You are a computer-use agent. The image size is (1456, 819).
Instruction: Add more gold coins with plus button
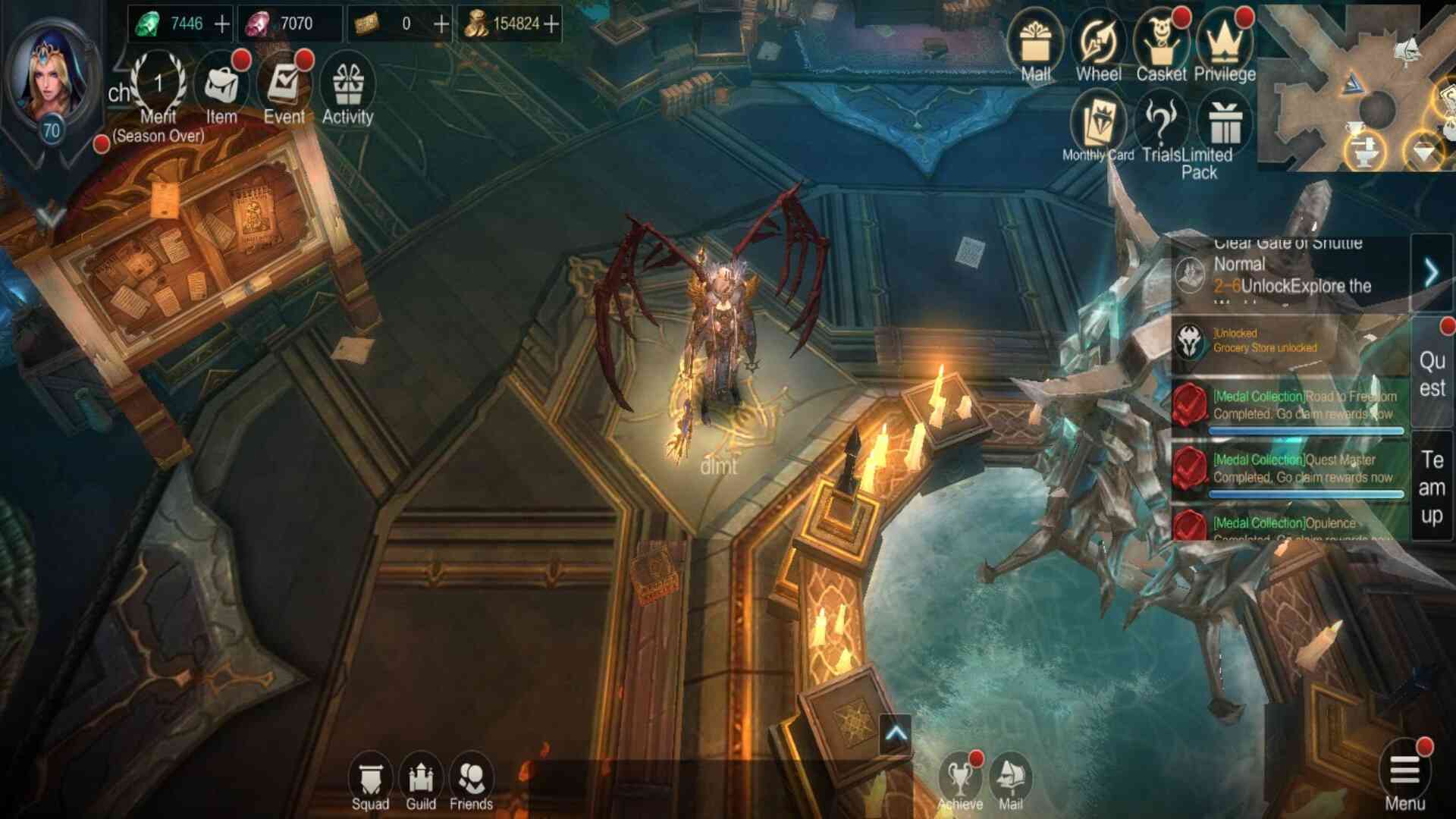(552, 24)
